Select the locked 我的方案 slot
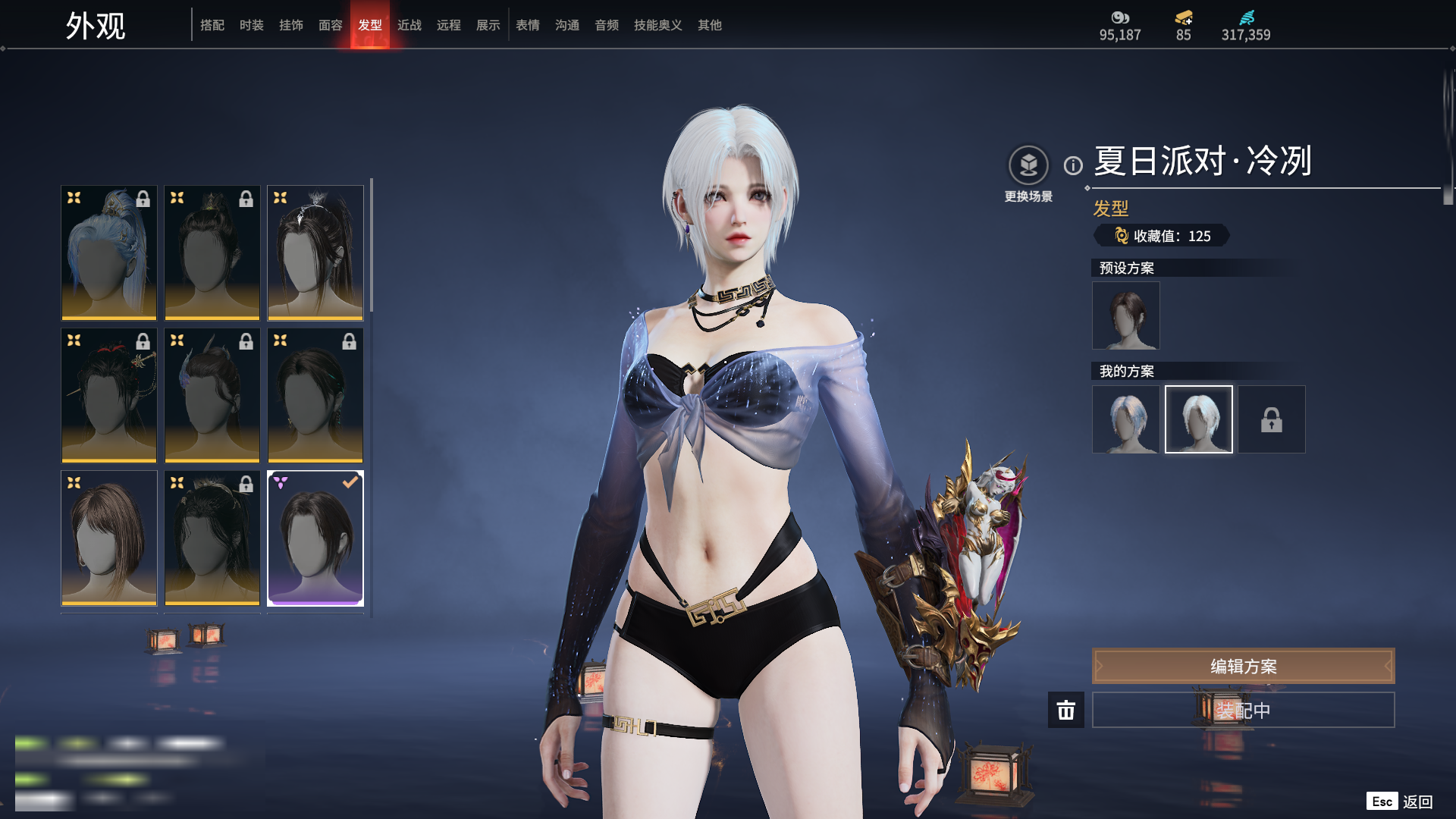This screenshot has height=819, width=1456. tap(1272, 419)
